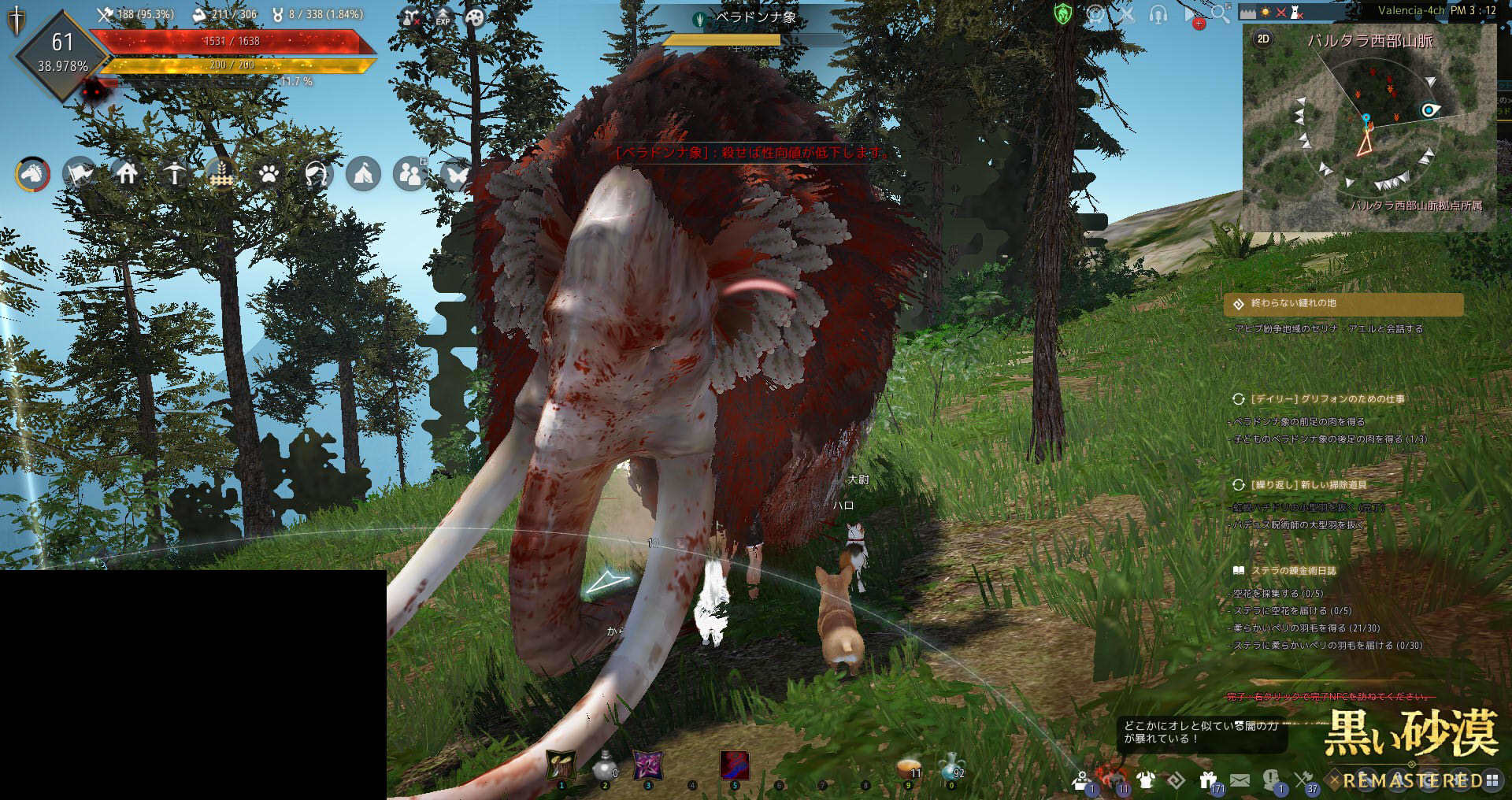The height and width of the screenshot is (800, 1512).
Task: Click the horseshoe maid icon
Action: tap(316, 173)
